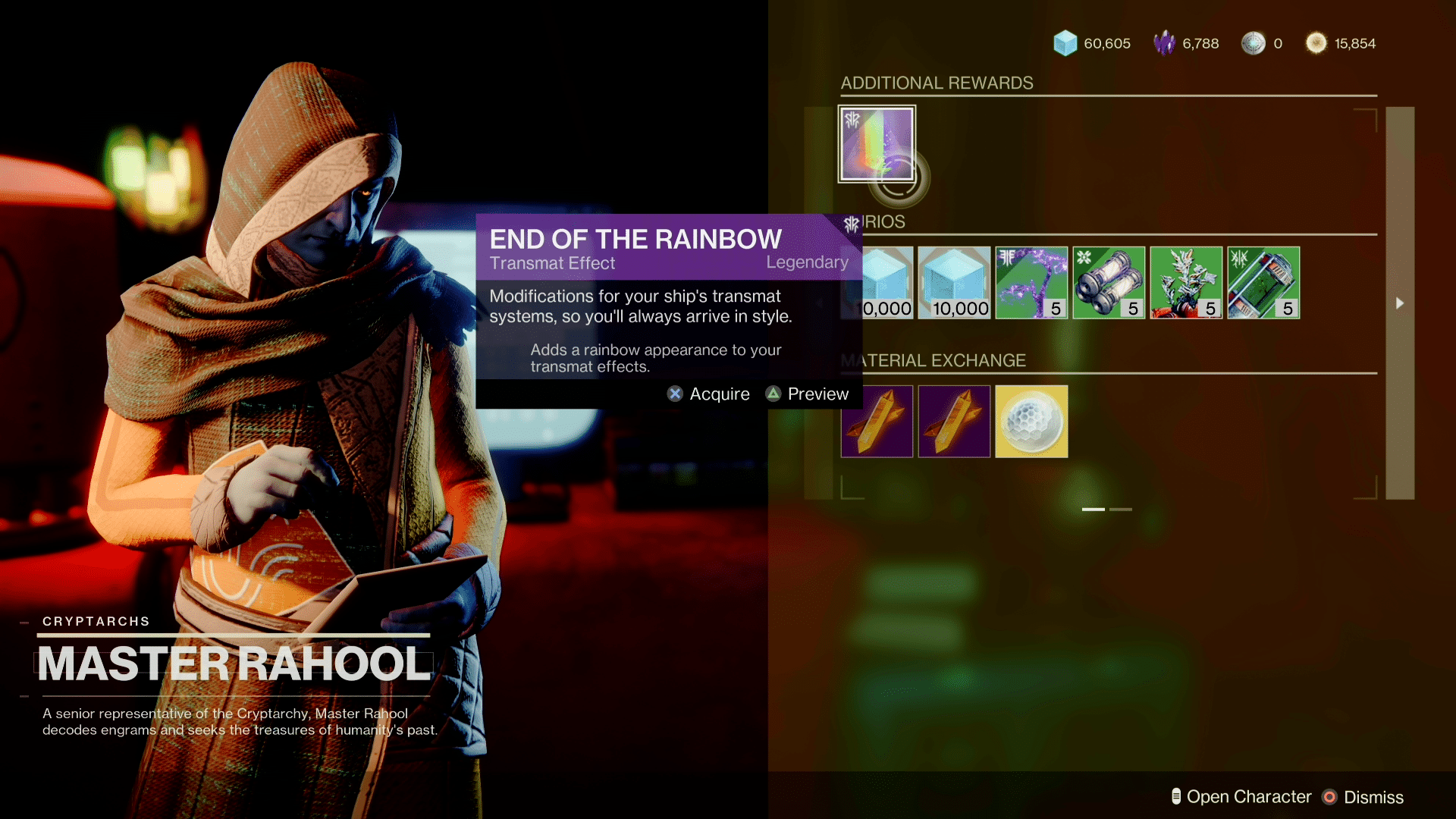Image resolution: width=1456 pixels, height=819 pixels.
Task: Select the second 10,000 Glimmer cube item
Action: 954,282
